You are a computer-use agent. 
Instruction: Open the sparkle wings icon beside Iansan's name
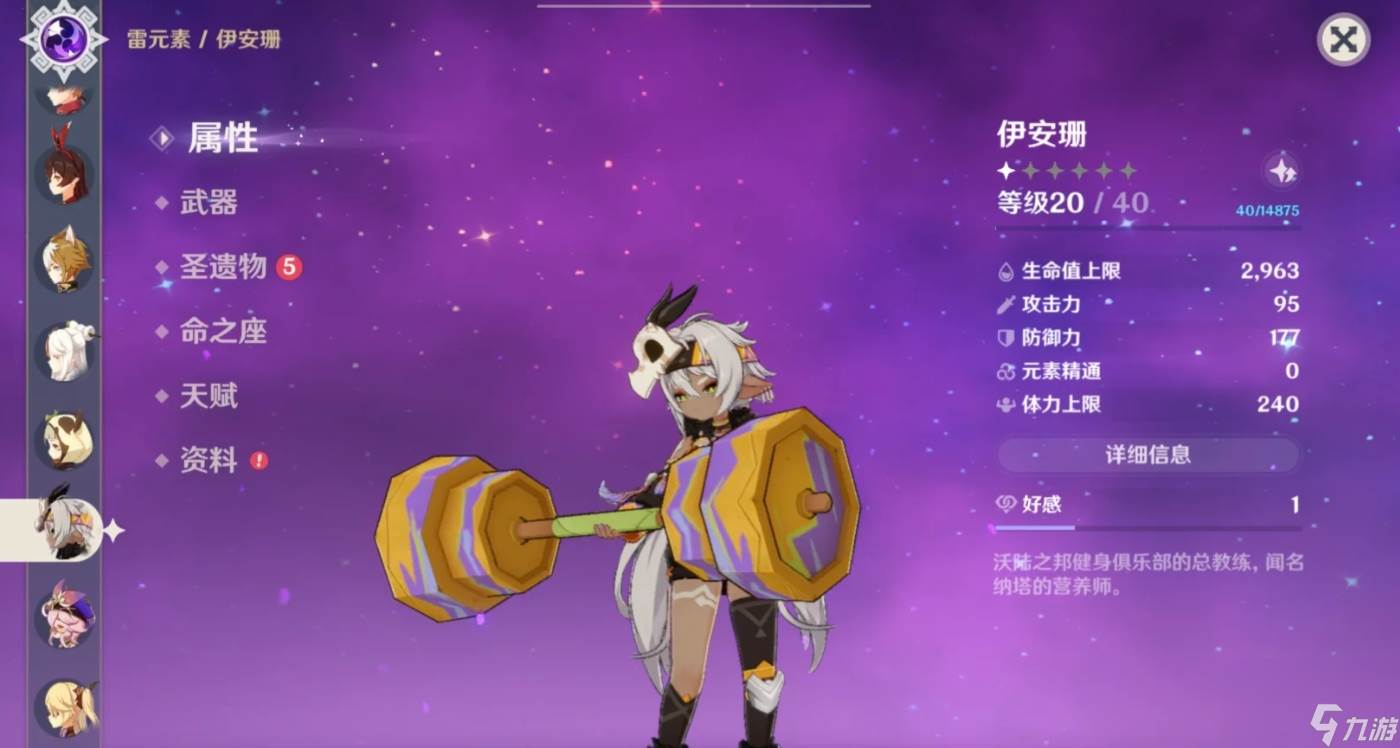coord(1284,172)
